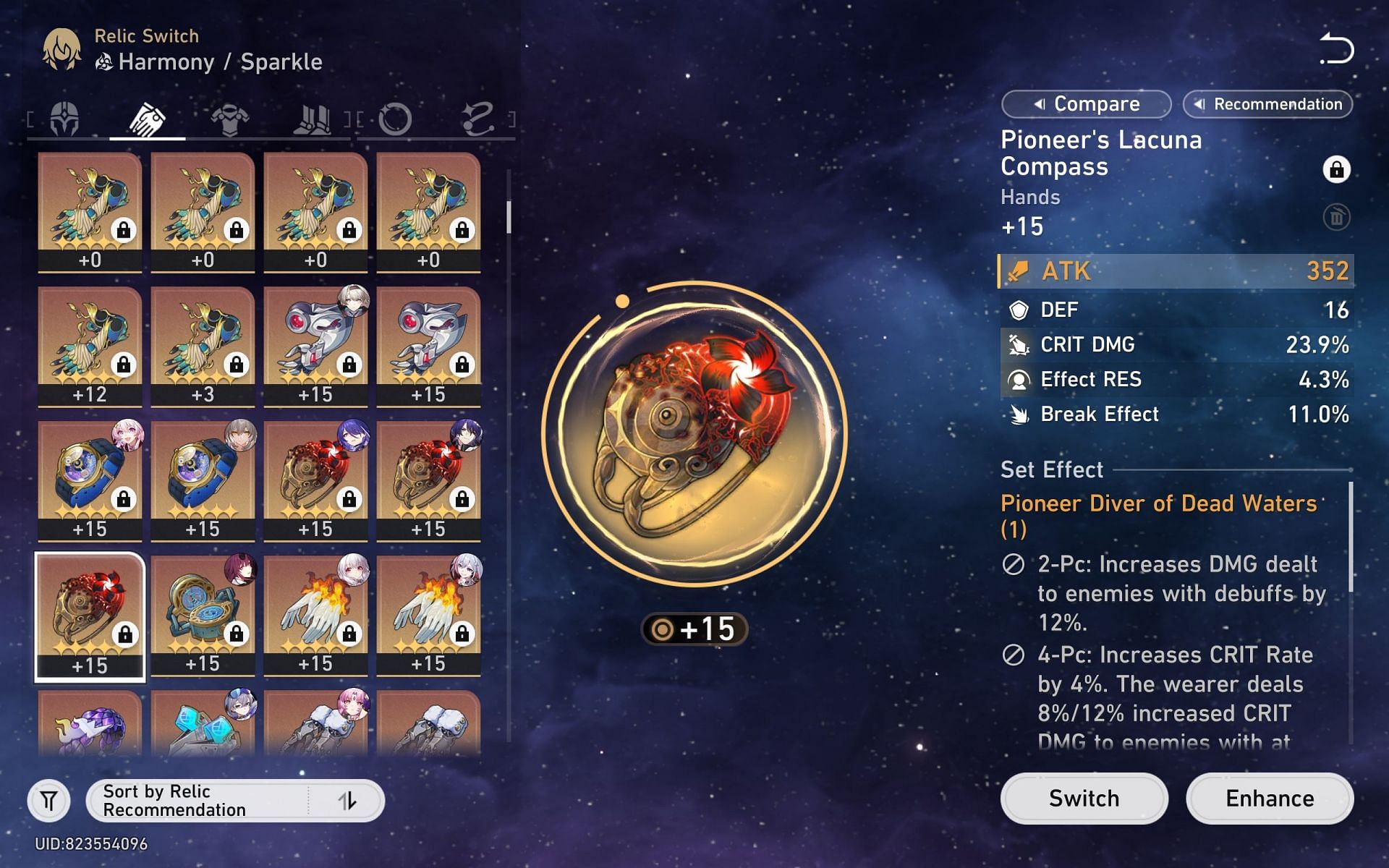1389x868 pixels.
Task: Pick the +15 brass compass device relic
Action: [203, 615]
